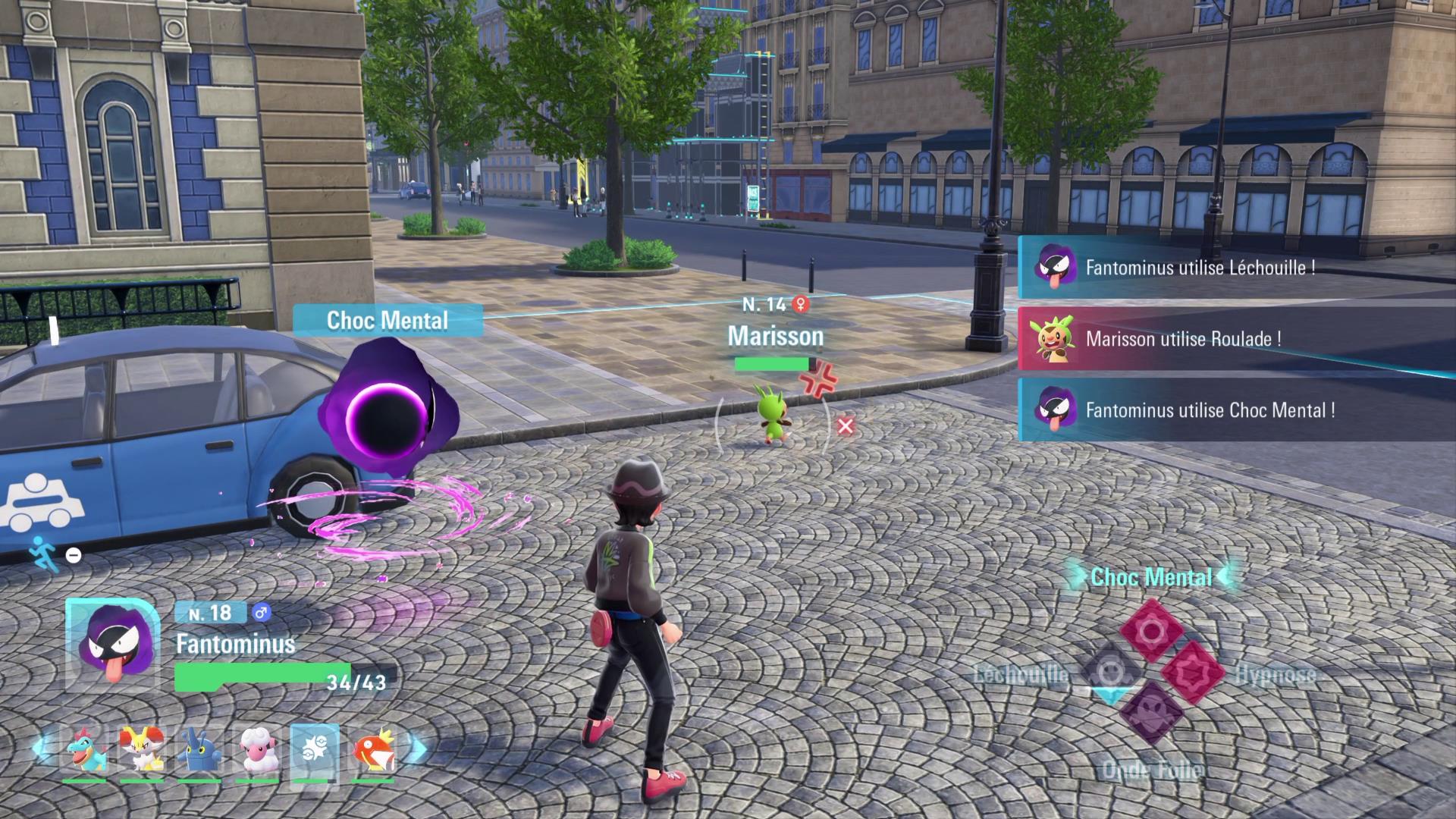The width and height of the screenshot is (1456, 819).
Task: Select Roussil from the party bar
Action: point(142,749)
